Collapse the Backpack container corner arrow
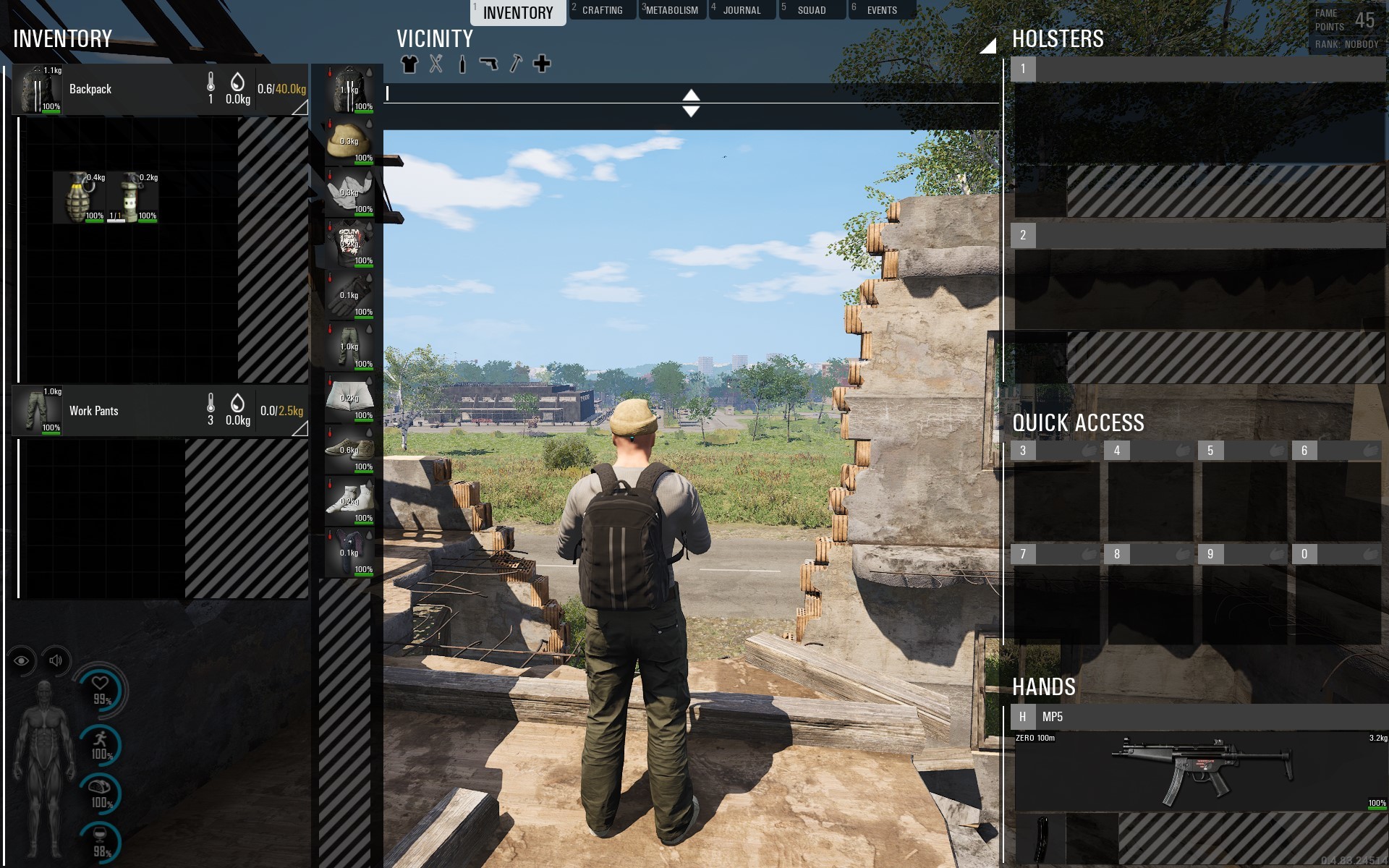The image size is (1389, 868). click(300, 108)
